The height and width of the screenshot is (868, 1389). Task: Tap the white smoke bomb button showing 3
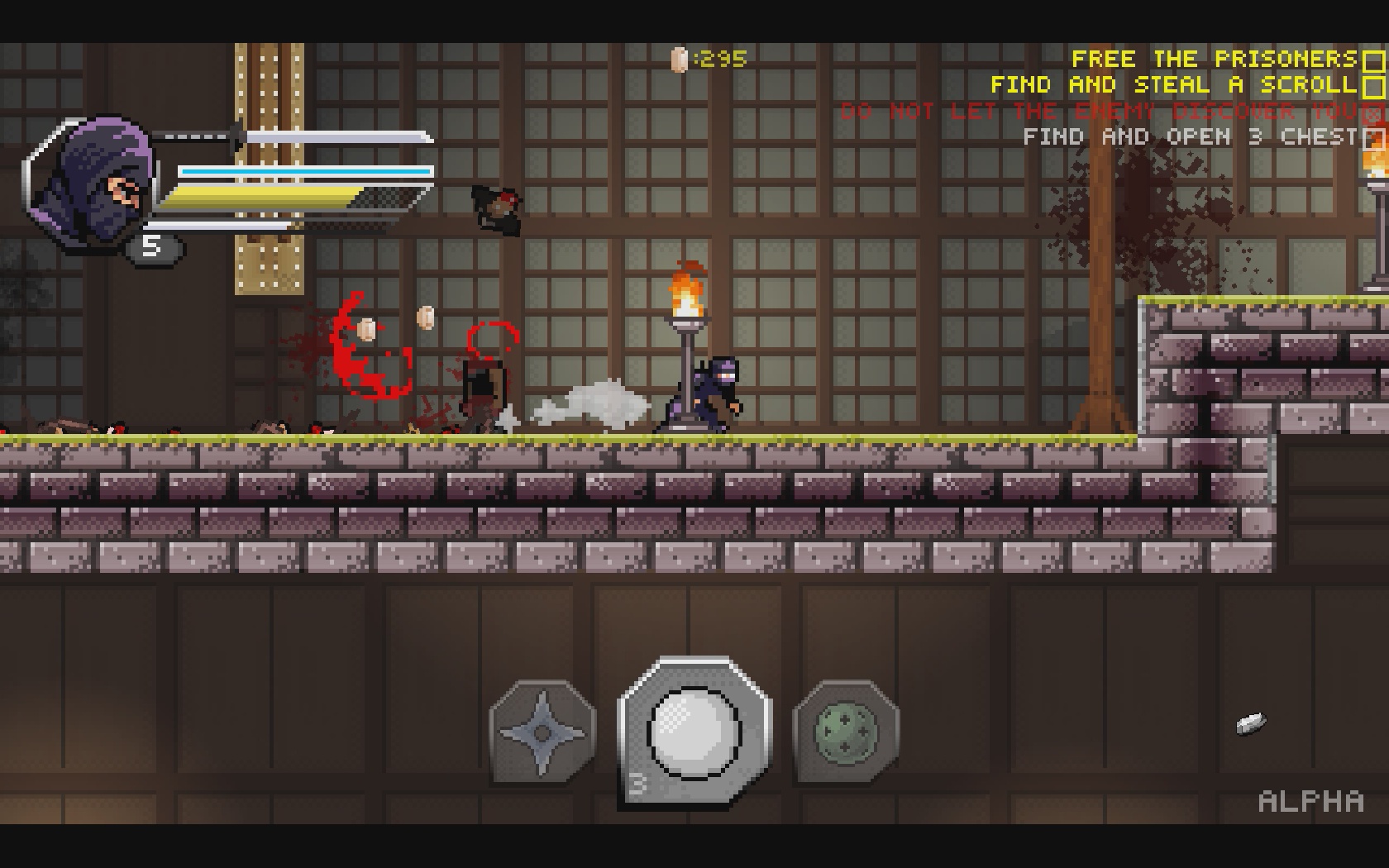[691, 727]
